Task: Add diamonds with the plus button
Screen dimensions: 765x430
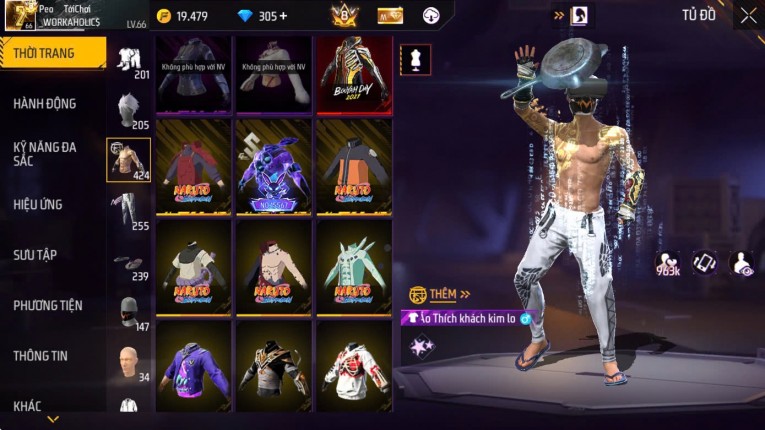Action: click(x=283, y=16)
